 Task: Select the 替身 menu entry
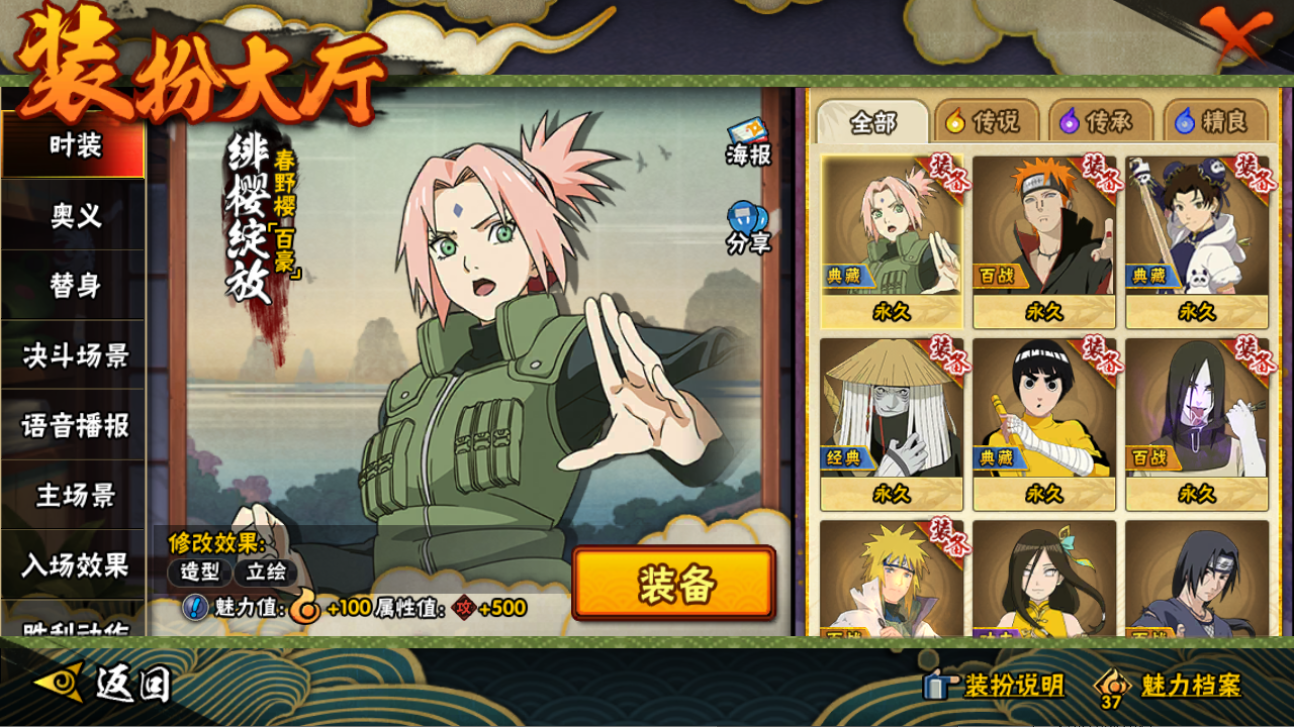point(75,285)
